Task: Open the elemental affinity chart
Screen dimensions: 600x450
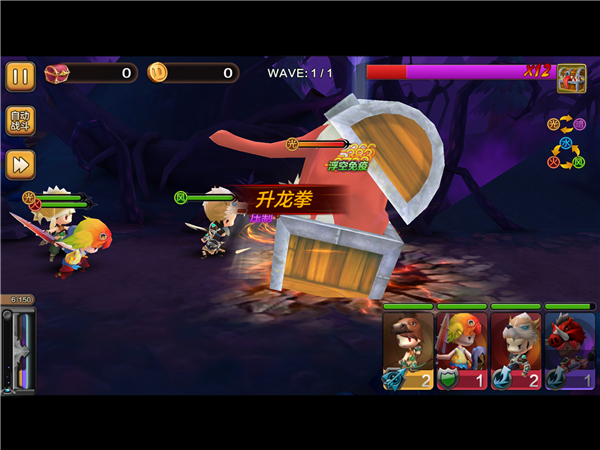Action: [565, 142]
